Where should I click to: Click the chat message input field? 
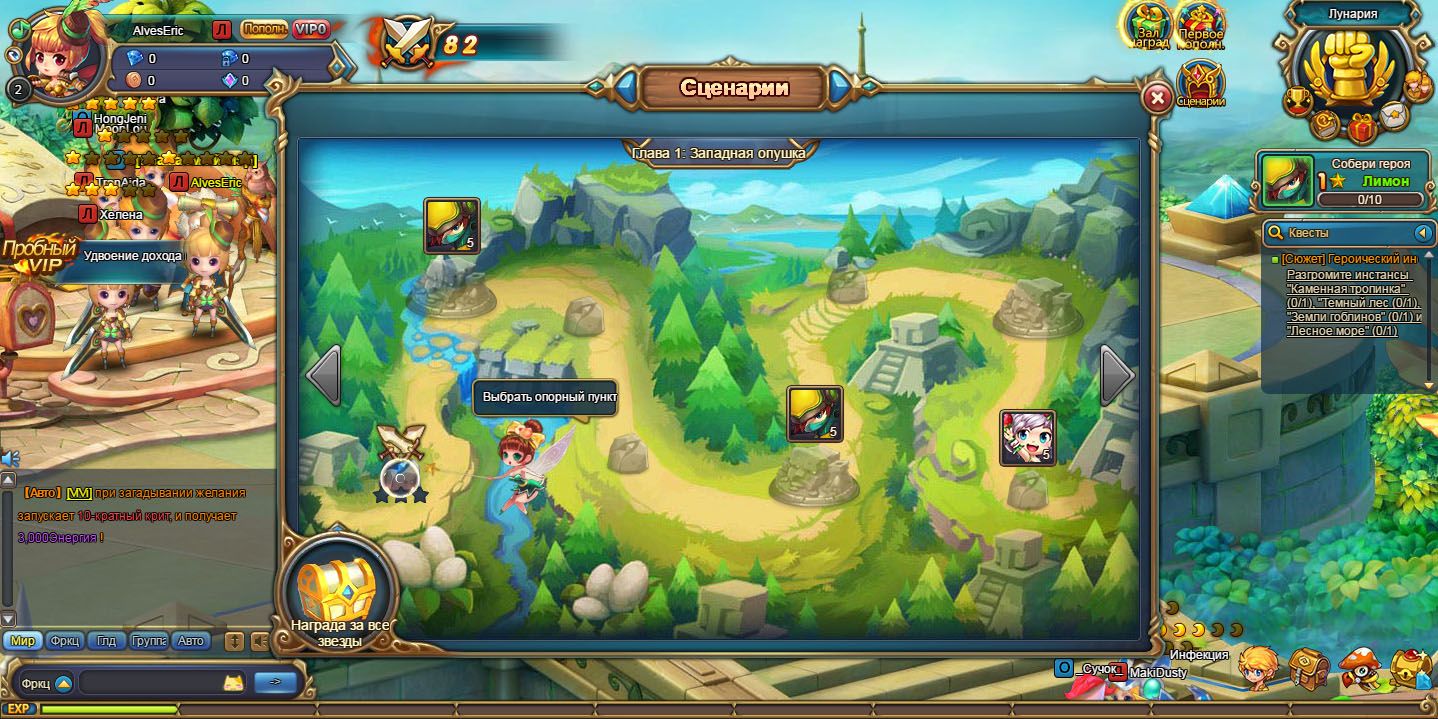point(150,683)
